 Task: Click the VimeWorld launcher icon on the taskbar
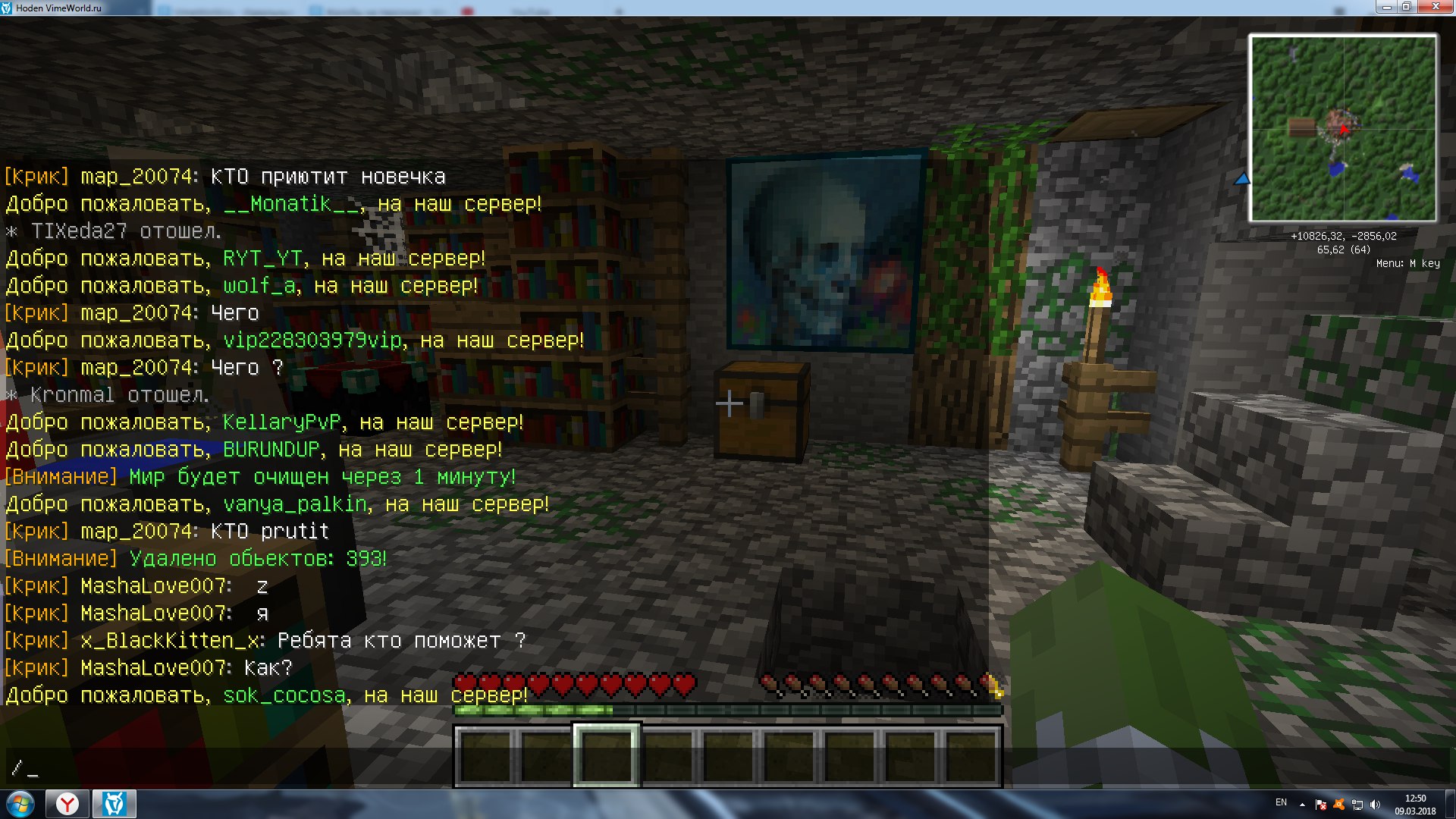click(x=112, y=804)
